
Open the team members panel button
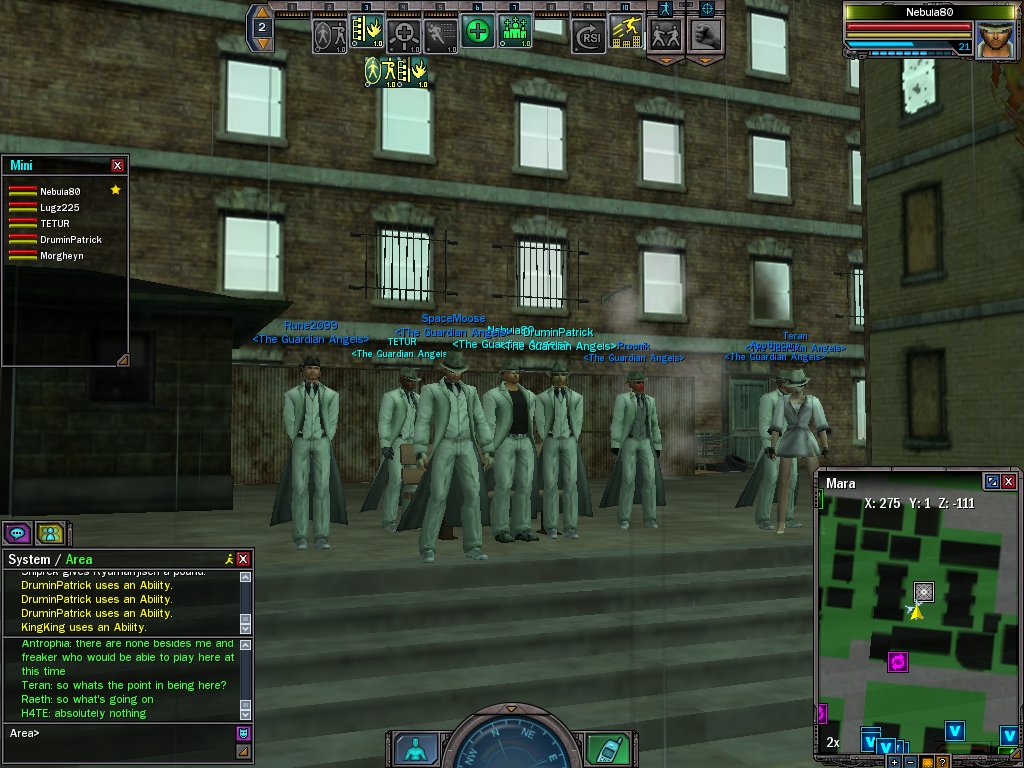pos(50,532)
